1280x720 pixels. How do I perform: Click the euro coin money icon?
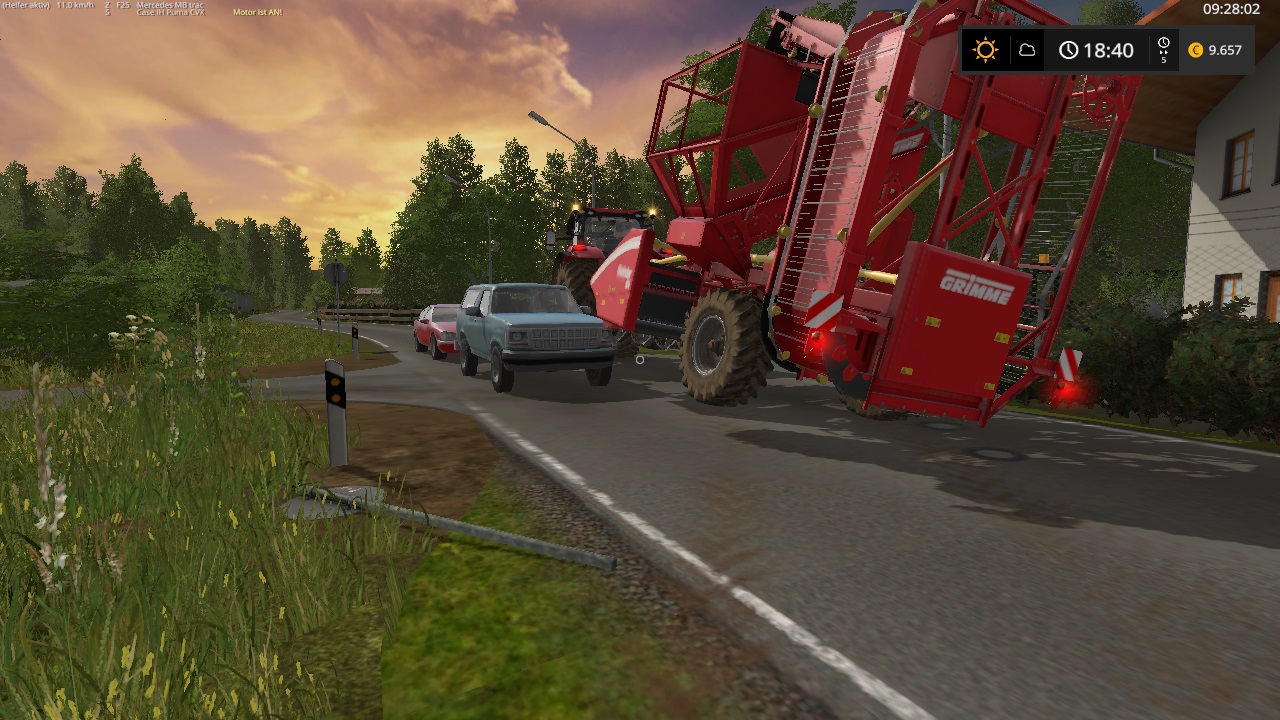[1195, 50]
